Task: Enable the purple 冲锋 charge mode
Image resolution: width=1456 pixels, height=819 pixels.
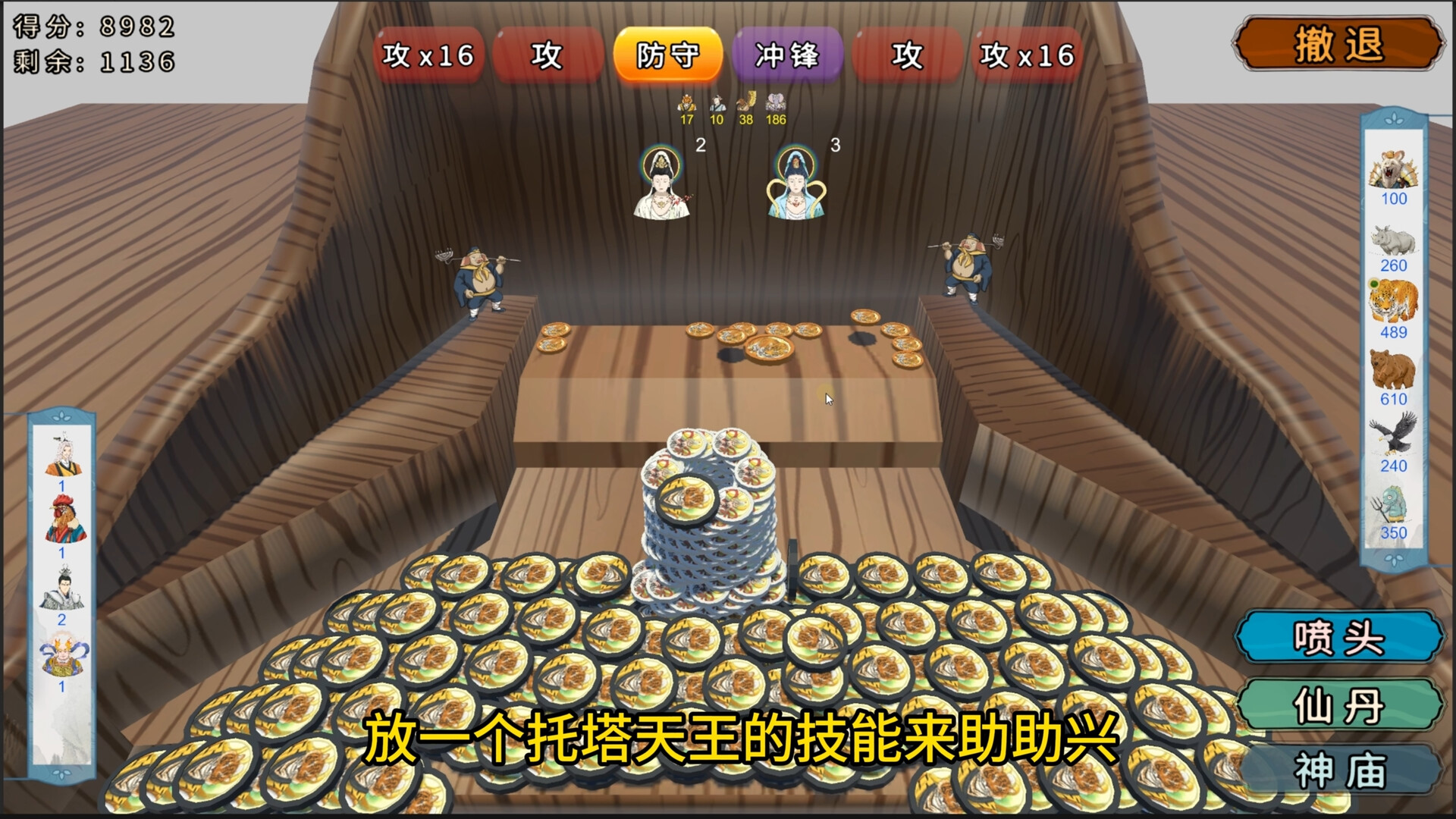Action: pyautogui.click(x=786, y=55)
